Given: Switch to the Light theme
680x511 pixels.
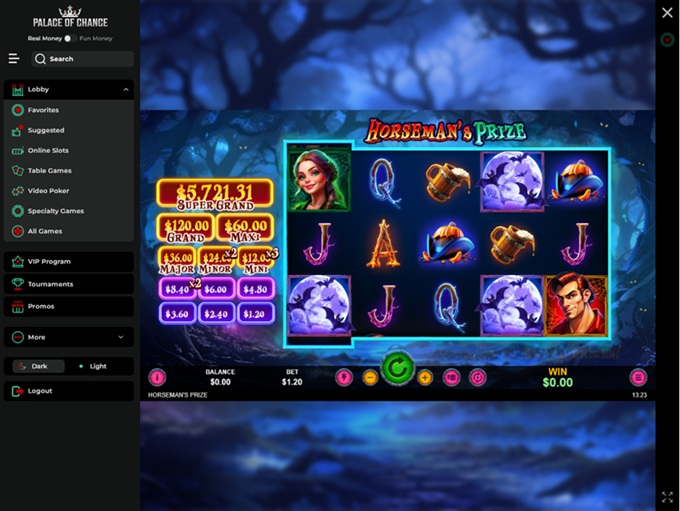Looking at the screenshot, I should click(98, 366).
